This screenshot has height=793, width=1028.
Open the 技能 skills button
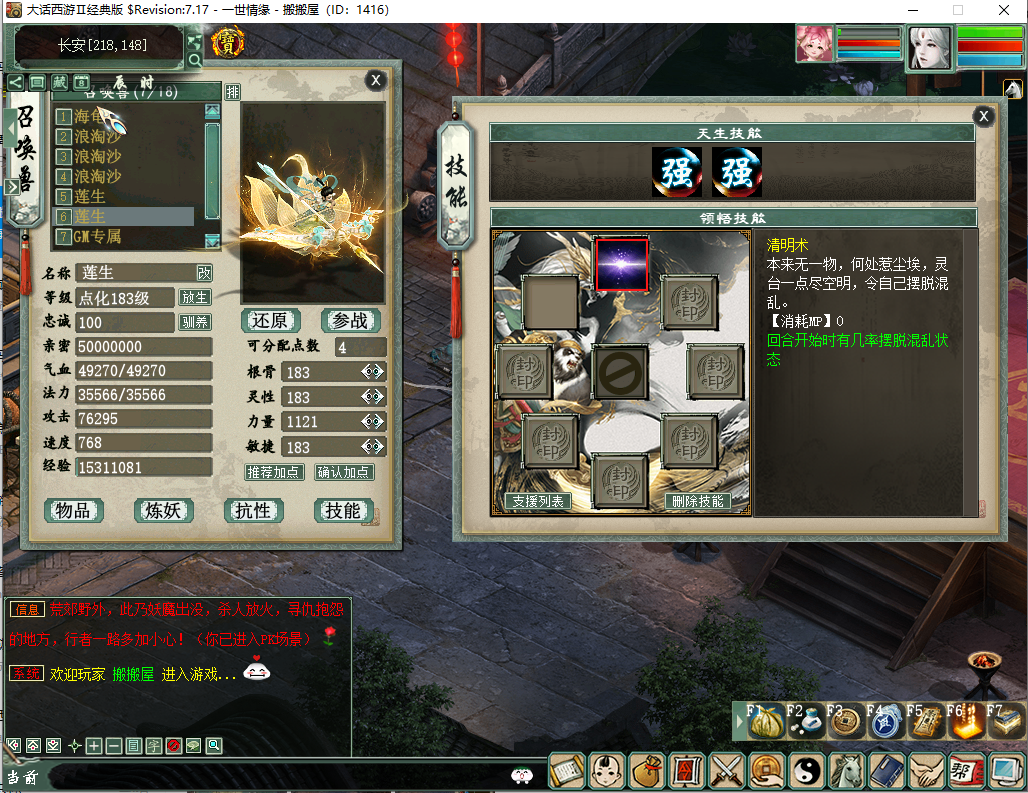tap(343, 511)
